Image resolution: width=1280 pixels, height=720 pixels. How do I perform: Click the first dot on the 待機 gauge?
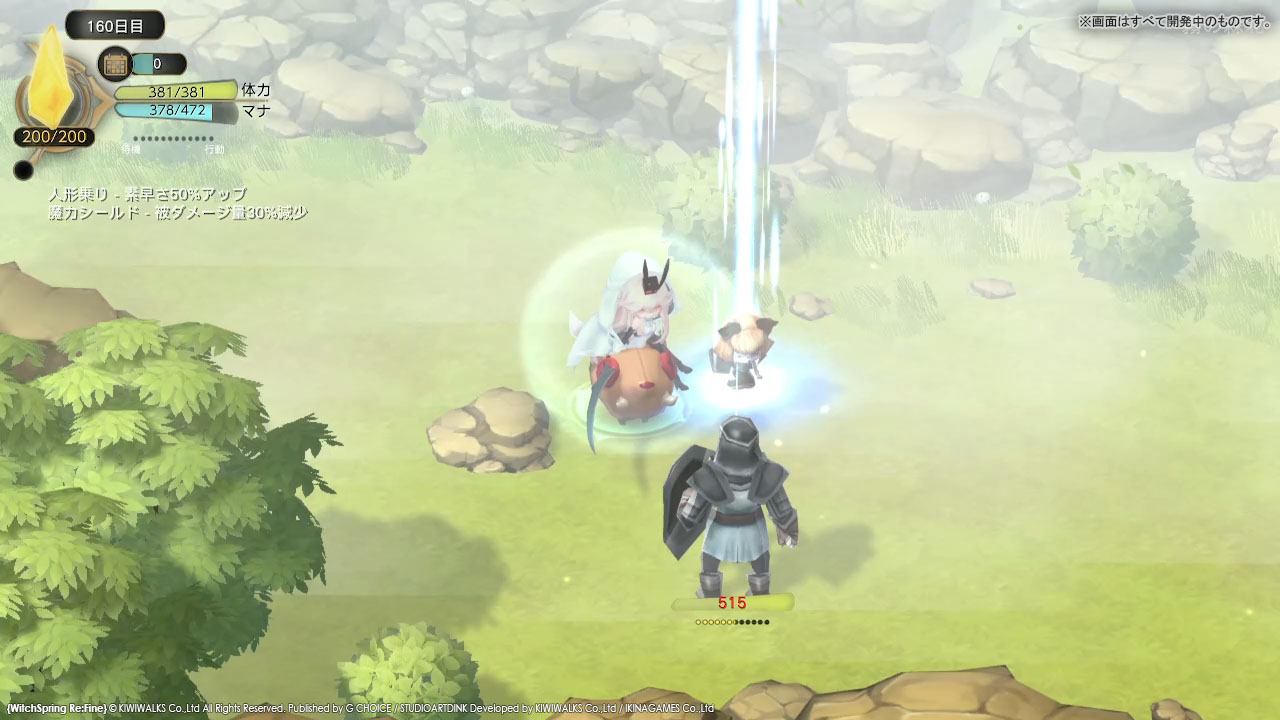(134, 138)
